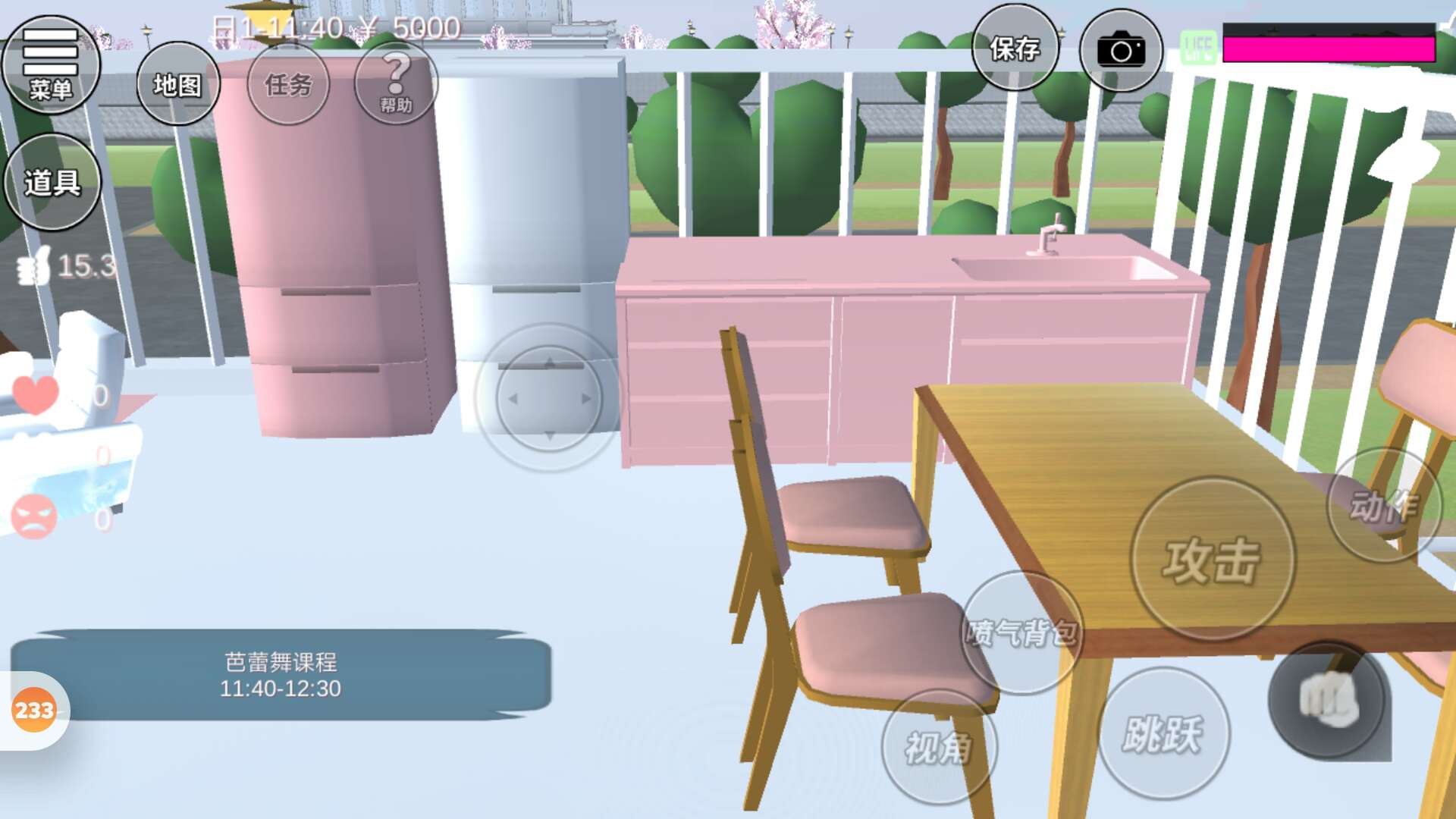Click the pink heart icon
This screenshot has height=819, width=1456.
tap(35, 394)
